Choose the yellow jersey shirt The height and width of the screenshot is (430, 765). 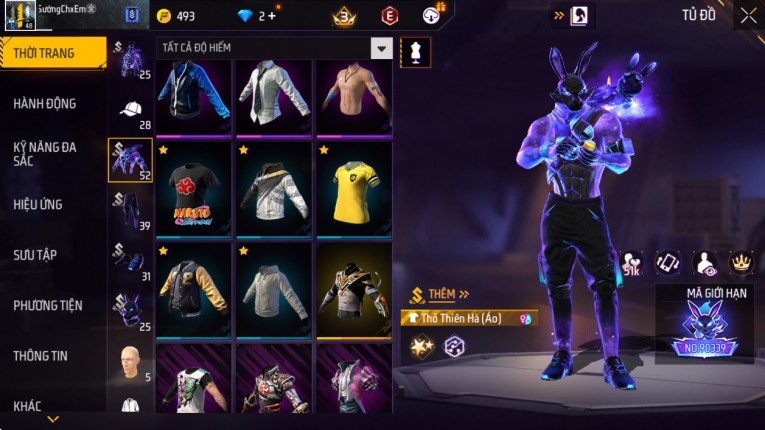354,190
